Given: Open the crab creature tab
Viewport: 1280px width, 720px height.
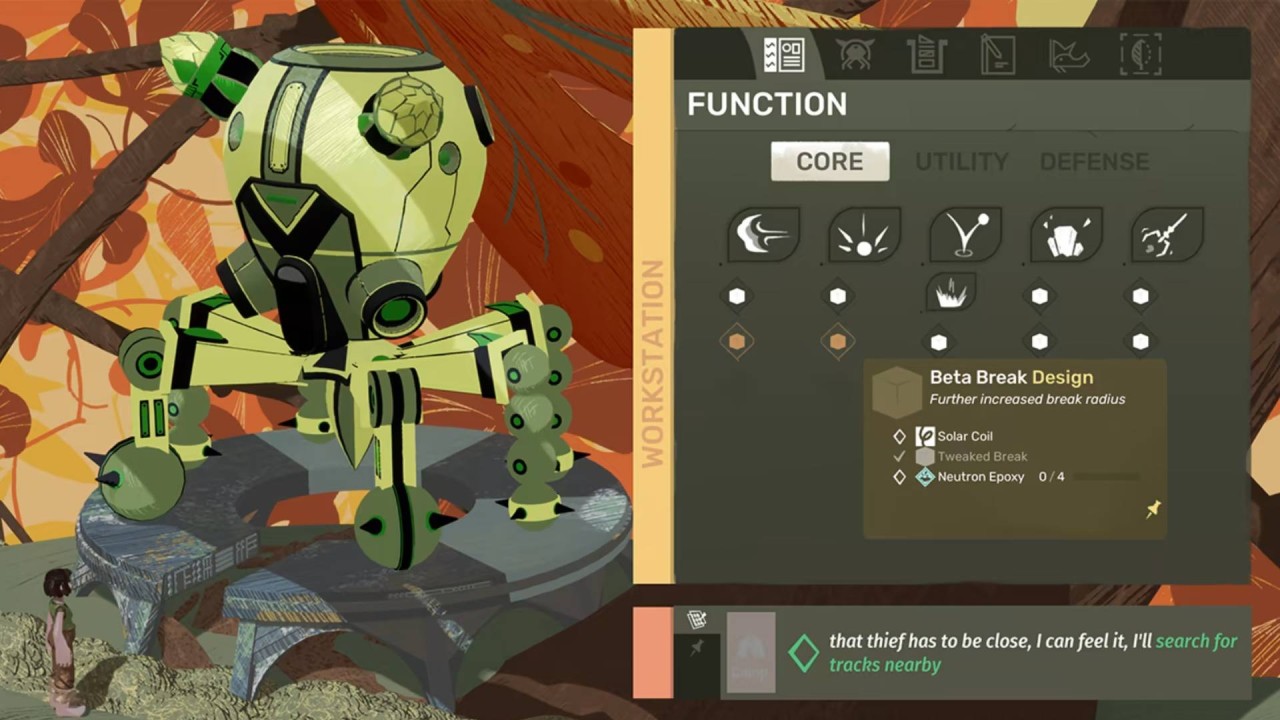Looking at the screenshot, I should click(x=855, y=55).
